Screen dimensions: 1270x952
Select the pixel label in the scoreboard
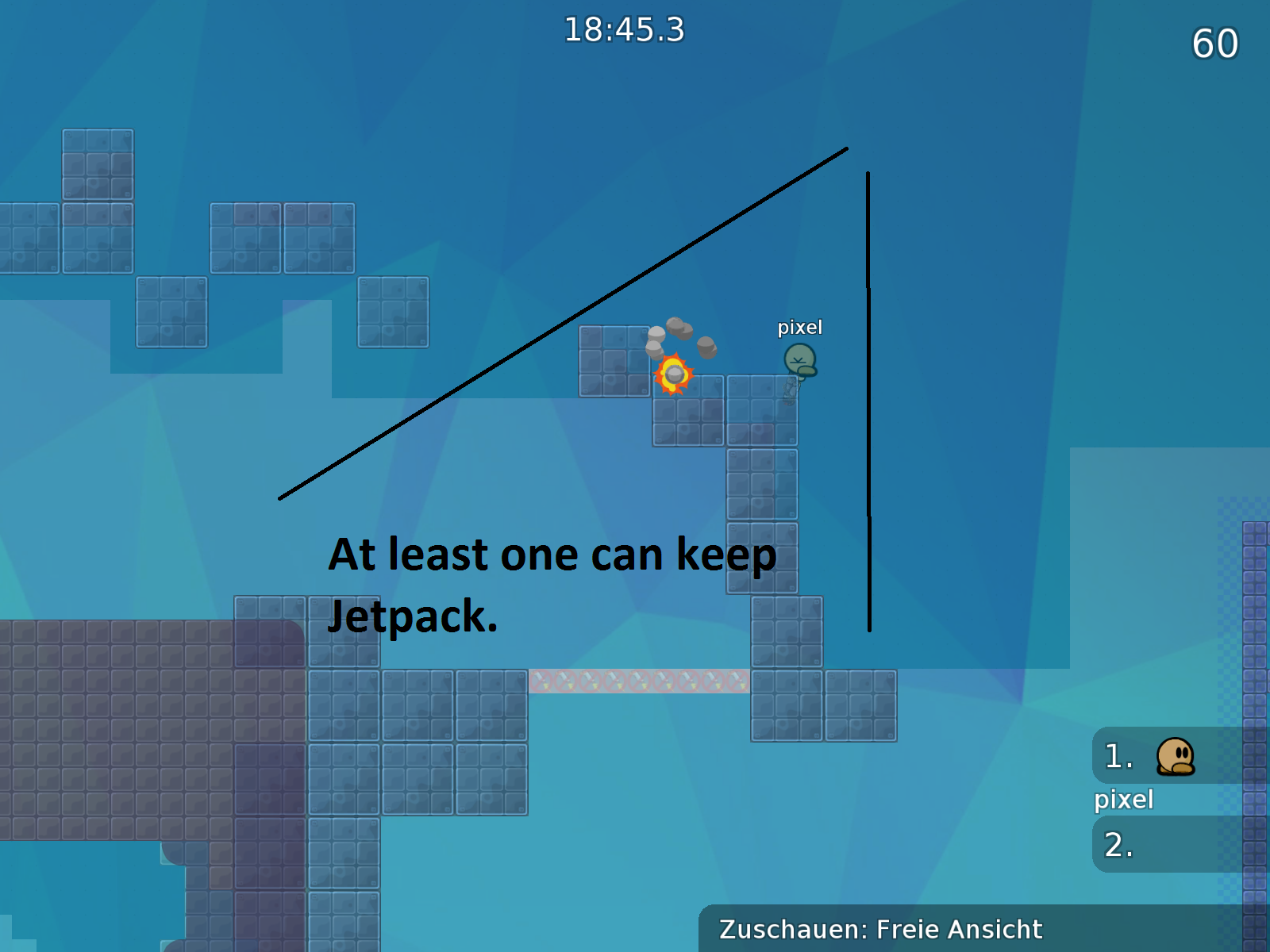(x=1123, y=800)
